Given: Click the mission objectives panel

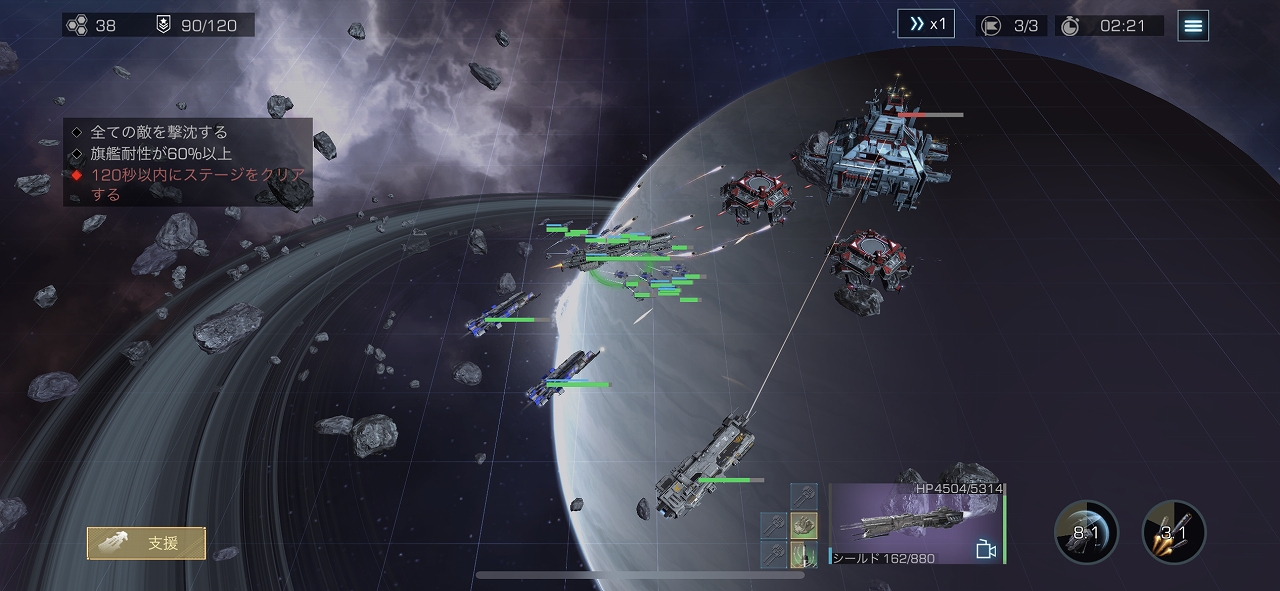Looking at the screenshot, I should click(x=188, y=162).
